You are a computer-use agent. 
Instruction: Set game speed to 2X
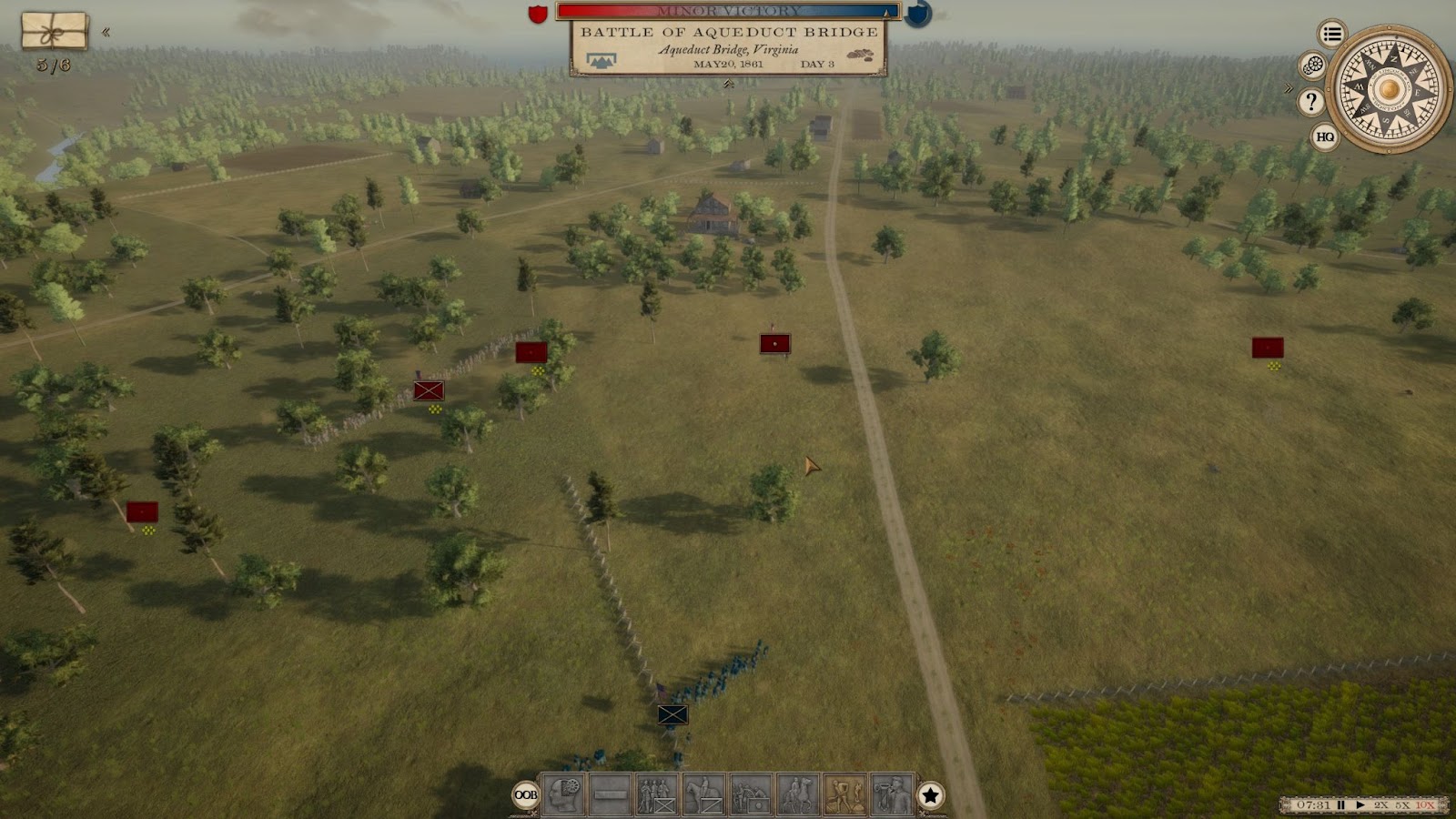(x=1381, y=804)
